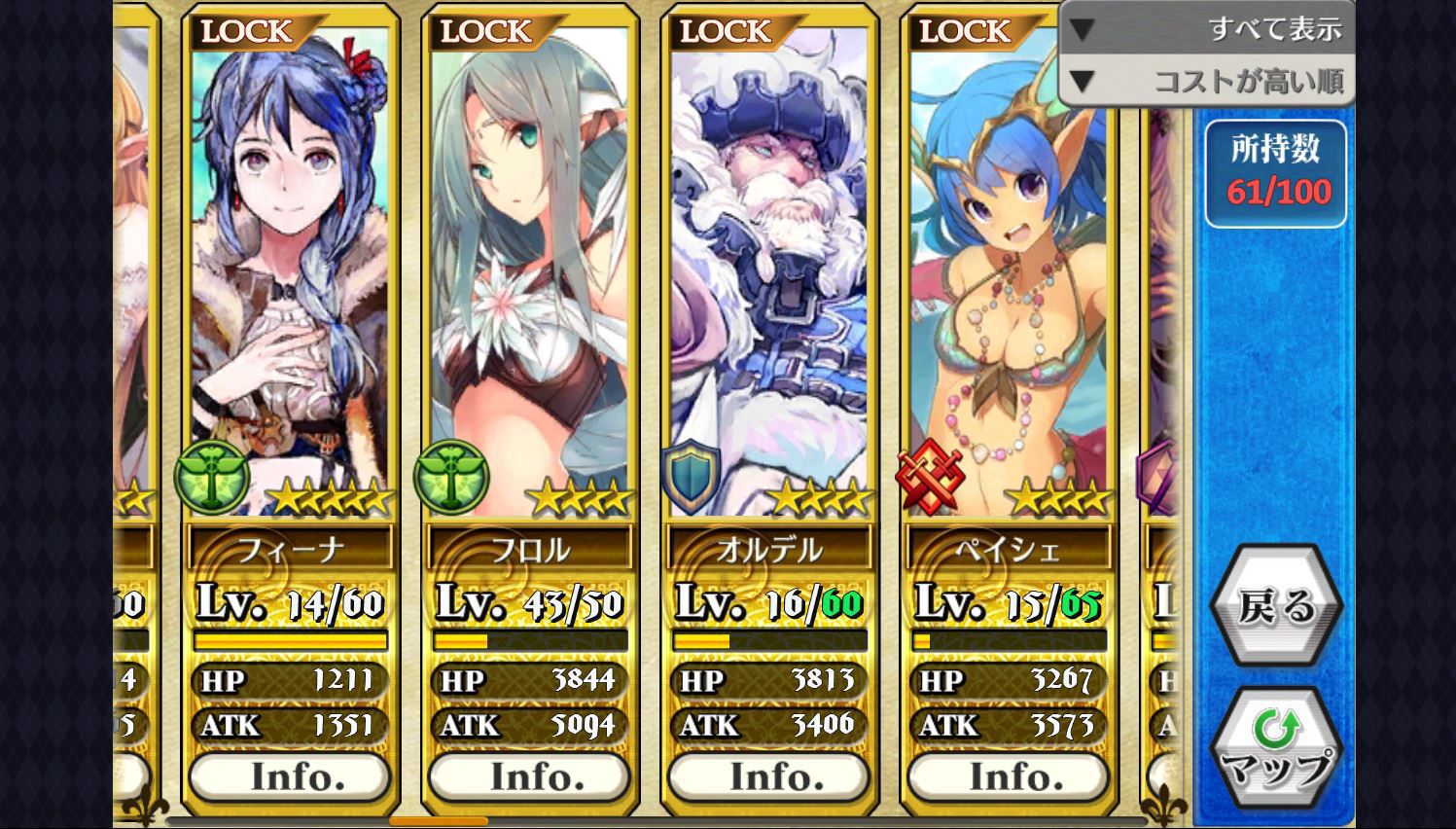The width and height of the screenshot is (1456, 829).
Task: Open Info for フロル
Action: tap(530, 776)
